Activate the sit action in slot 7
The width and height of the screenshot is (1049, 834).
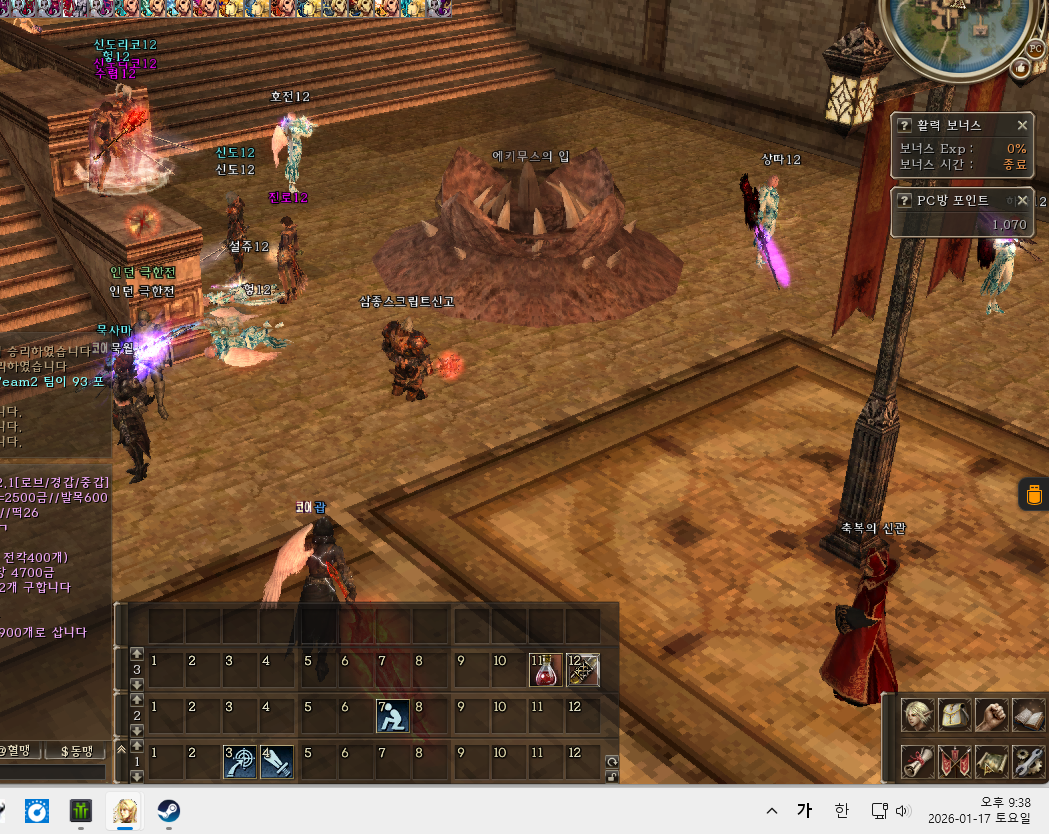(x=392, y=716)
